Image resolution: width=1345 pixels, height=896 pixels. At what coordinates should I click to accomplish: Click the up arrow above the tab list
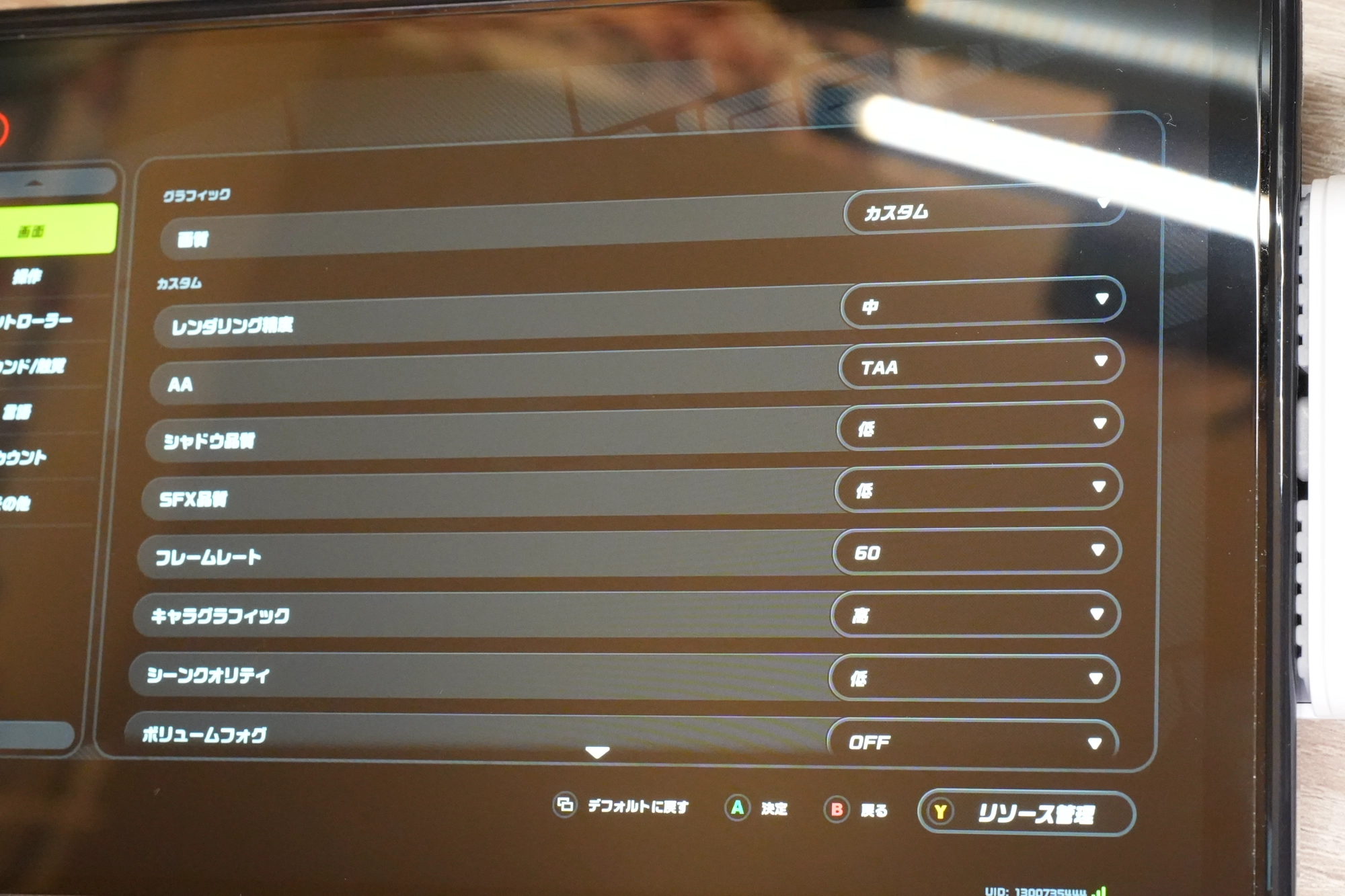point(35,183)
